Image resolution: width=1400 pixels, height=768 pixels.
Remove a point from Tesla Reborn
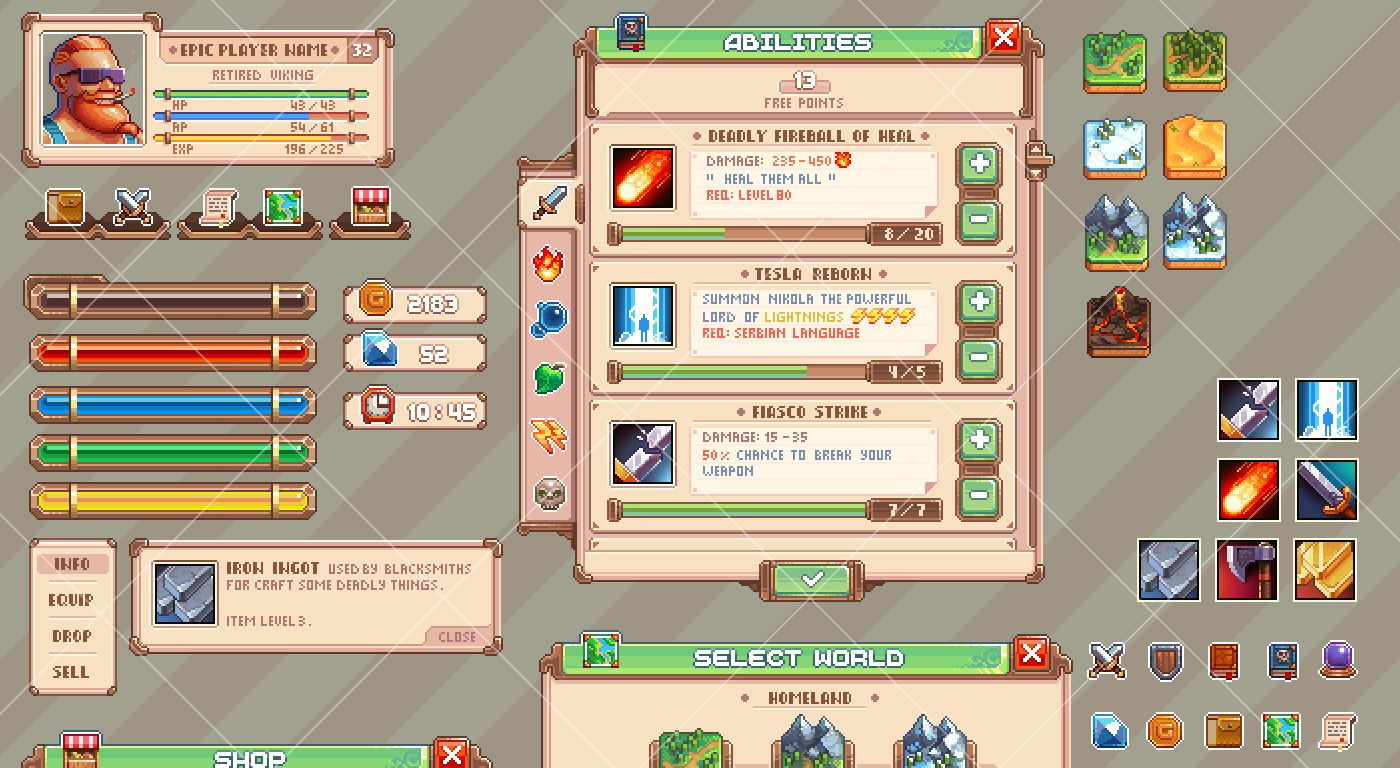tap(978, 356)
